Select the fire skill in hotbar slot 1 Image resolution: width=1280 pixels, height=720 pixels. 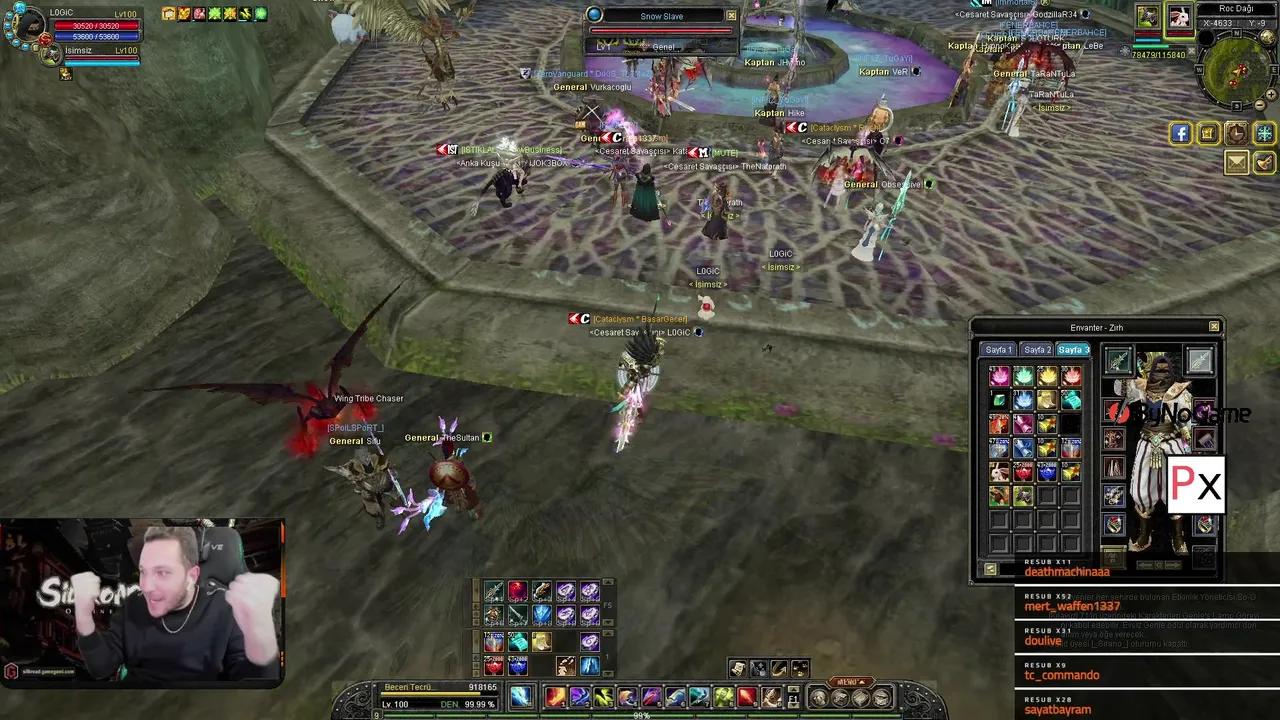554,696
